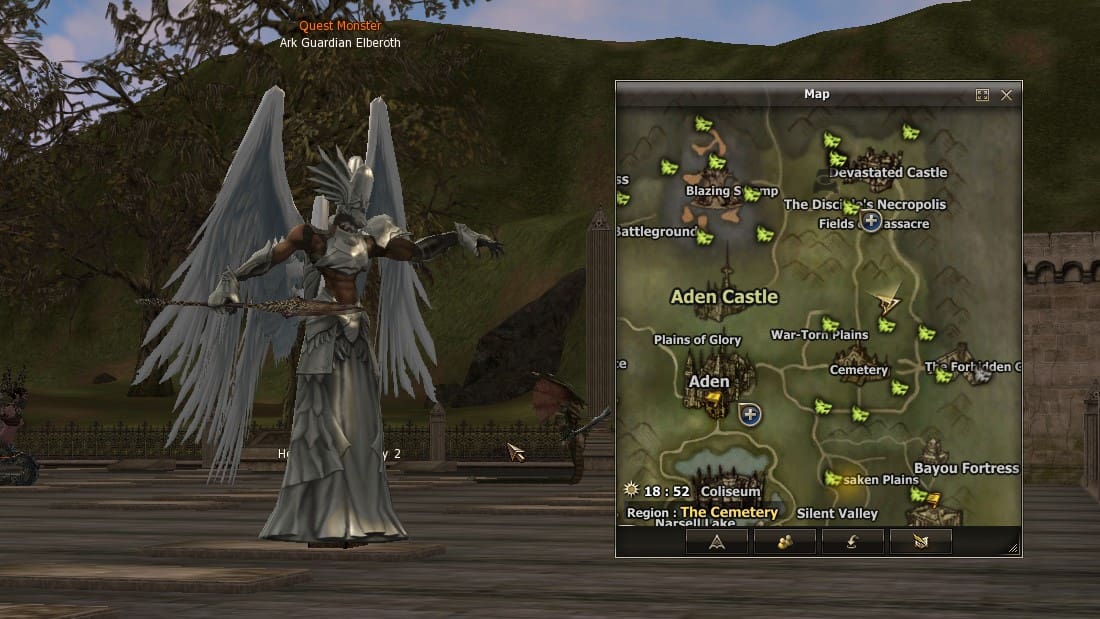
Task: Click the War-Torn Plains label
Action: click(x=819, y=335)
